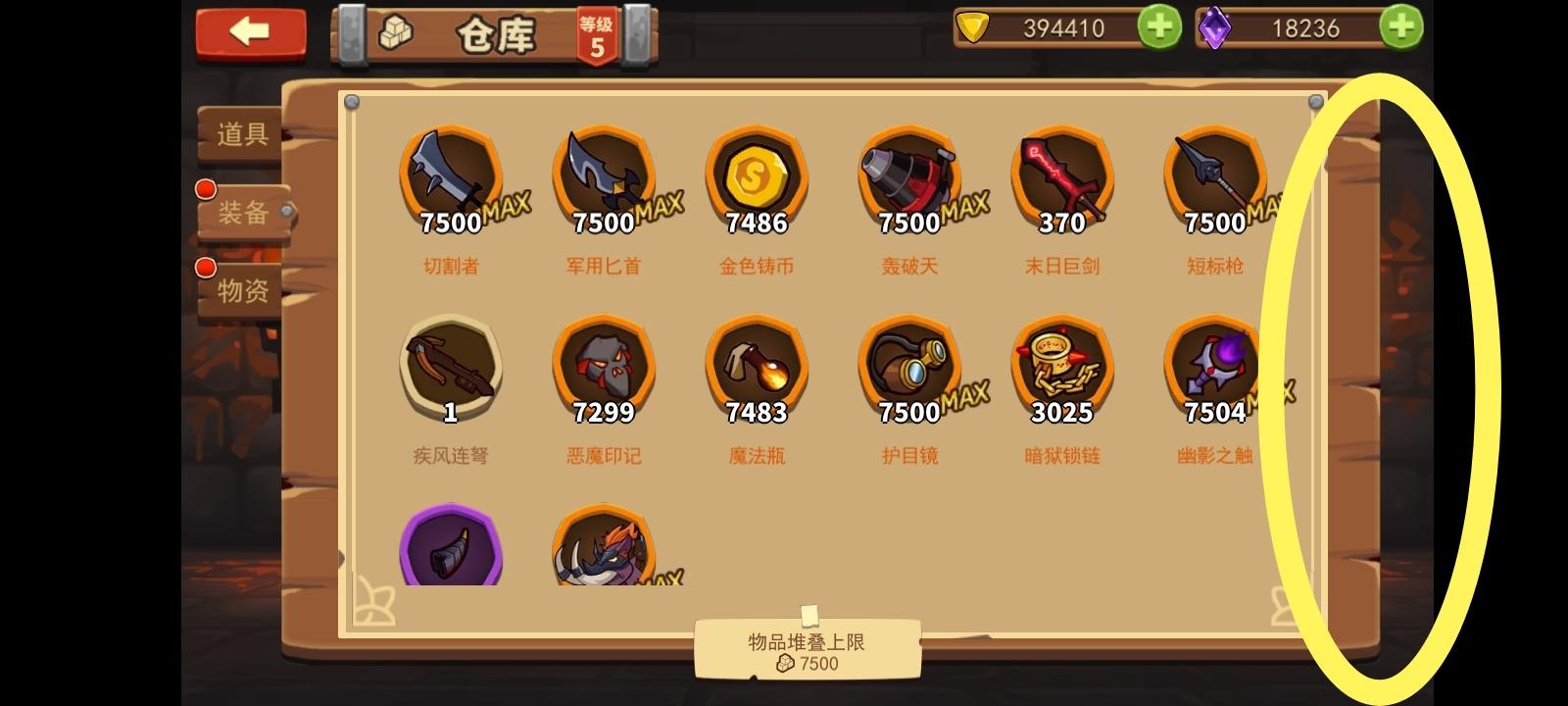
Task: Click the 护目镜 goggles item
Action: click(908, 370)
